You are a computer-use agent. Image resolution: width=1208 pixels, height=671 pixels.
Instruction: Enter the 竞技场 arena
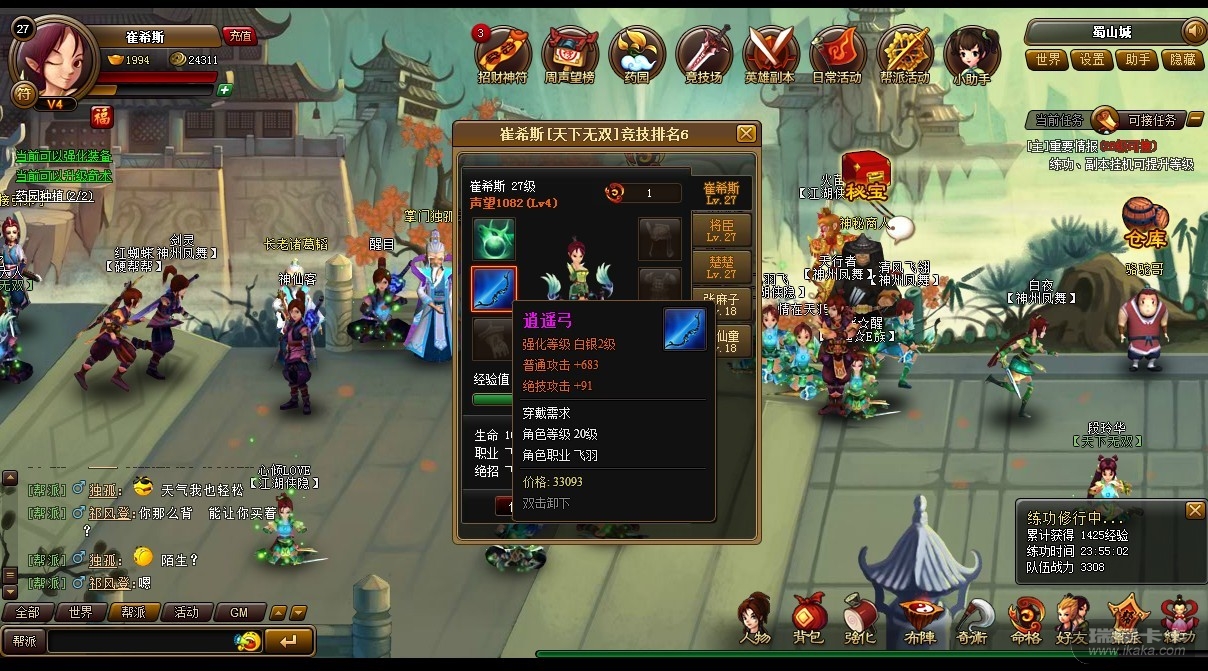click(704, 53)
